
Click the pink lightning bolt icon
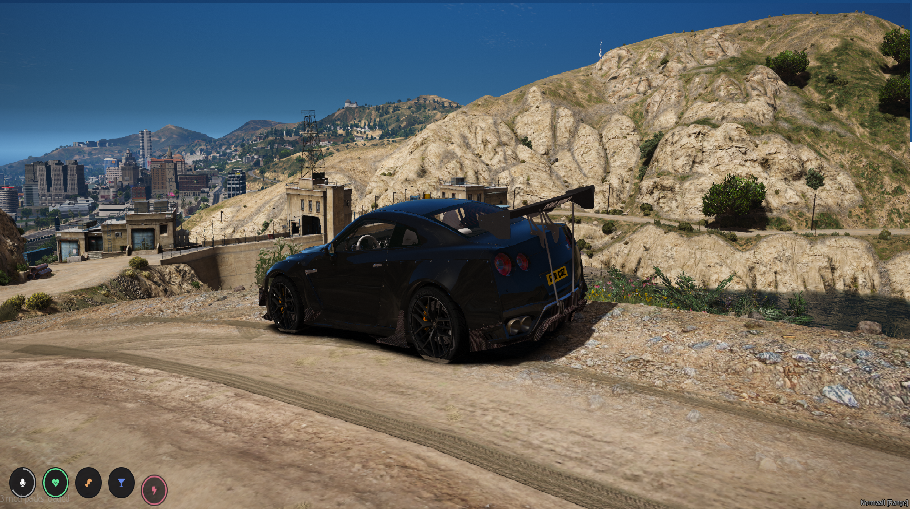[x=154, y=490]
